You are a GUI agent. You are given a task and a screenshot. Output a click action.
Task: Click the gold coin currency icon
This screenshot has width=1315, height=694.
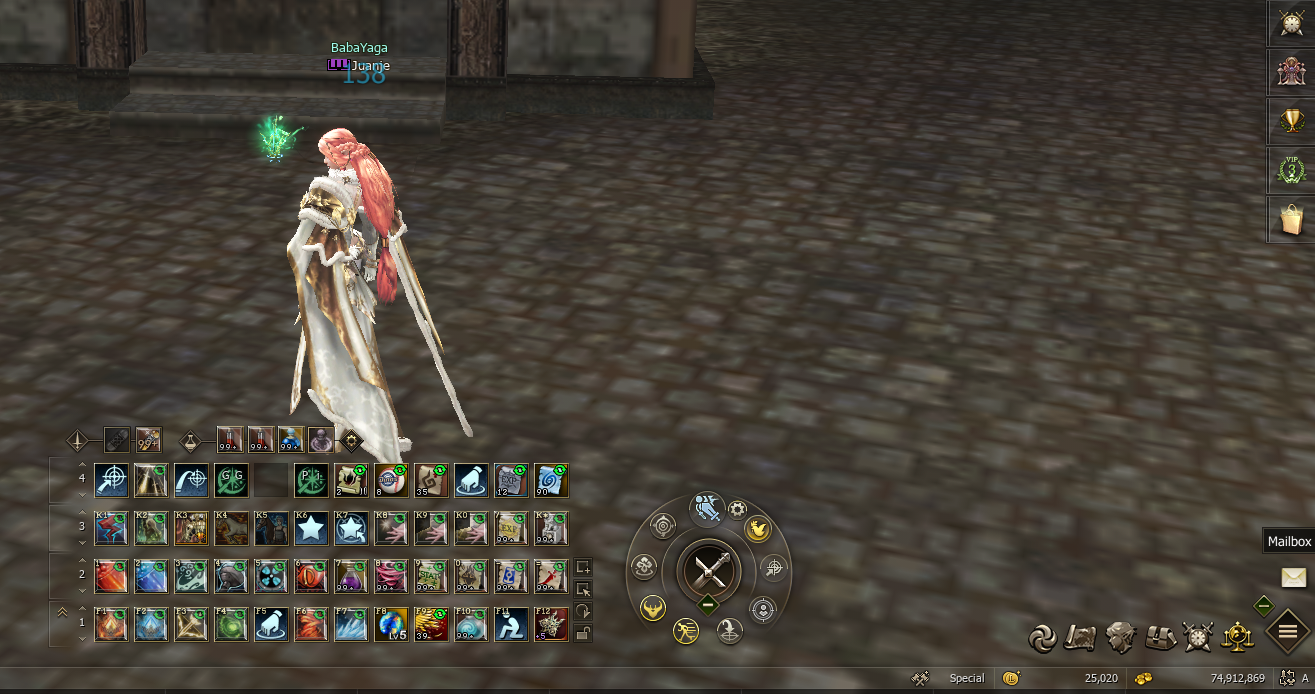pos(1012,678)
